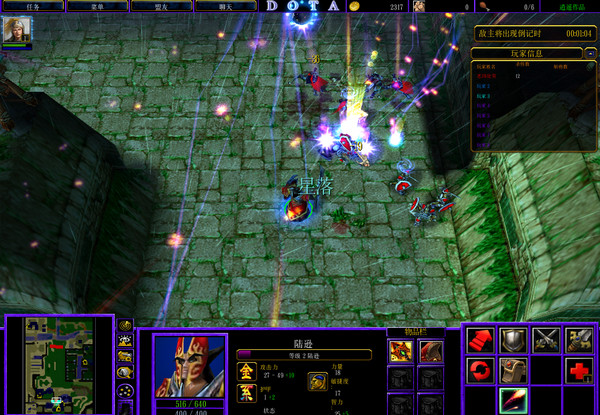Click the minimap to move the camera

59,365
